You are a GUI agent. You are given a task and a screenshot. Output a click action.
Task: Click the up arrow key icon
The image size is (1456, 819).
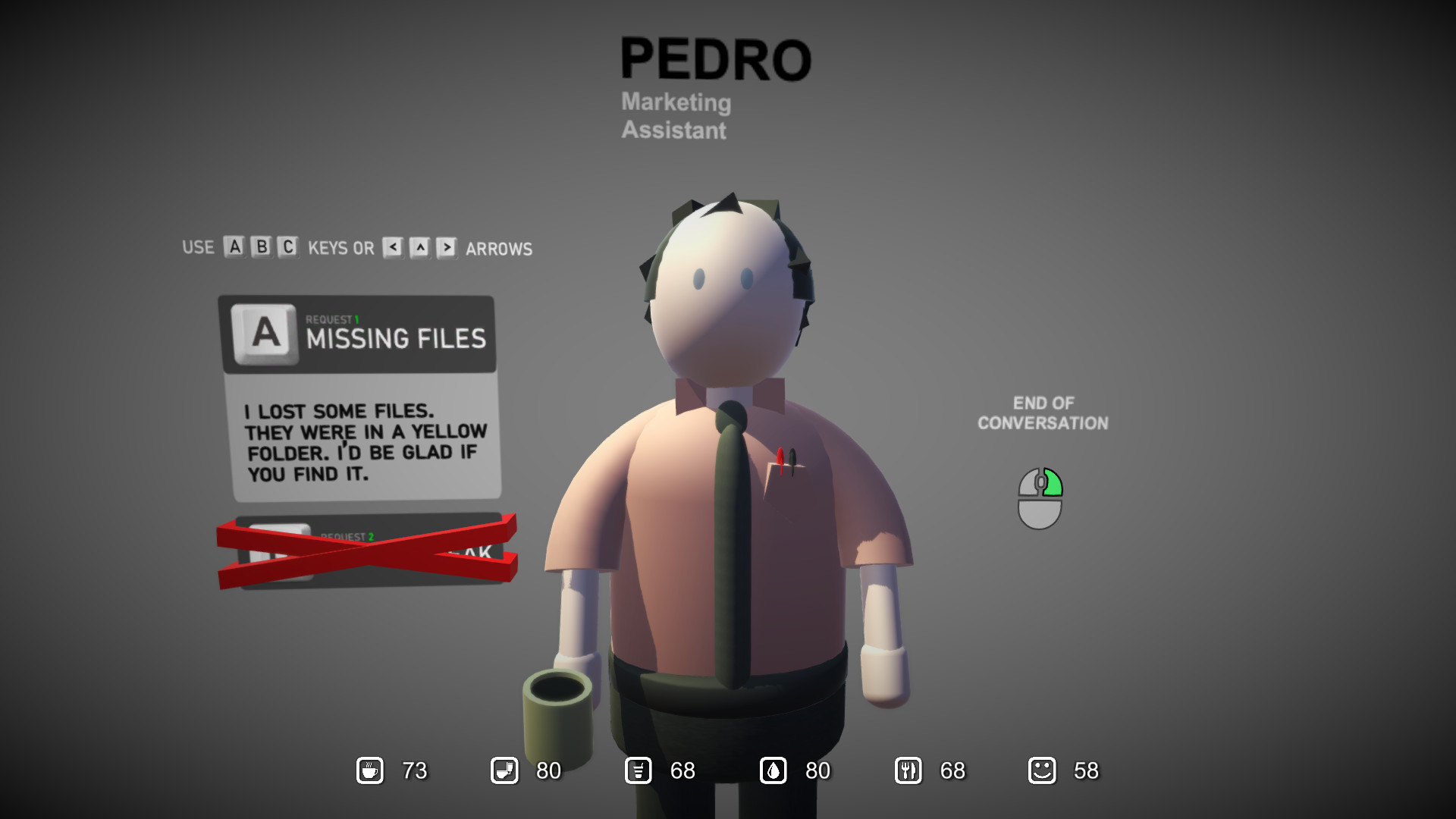pyautogui.click(x=419, y=248)
